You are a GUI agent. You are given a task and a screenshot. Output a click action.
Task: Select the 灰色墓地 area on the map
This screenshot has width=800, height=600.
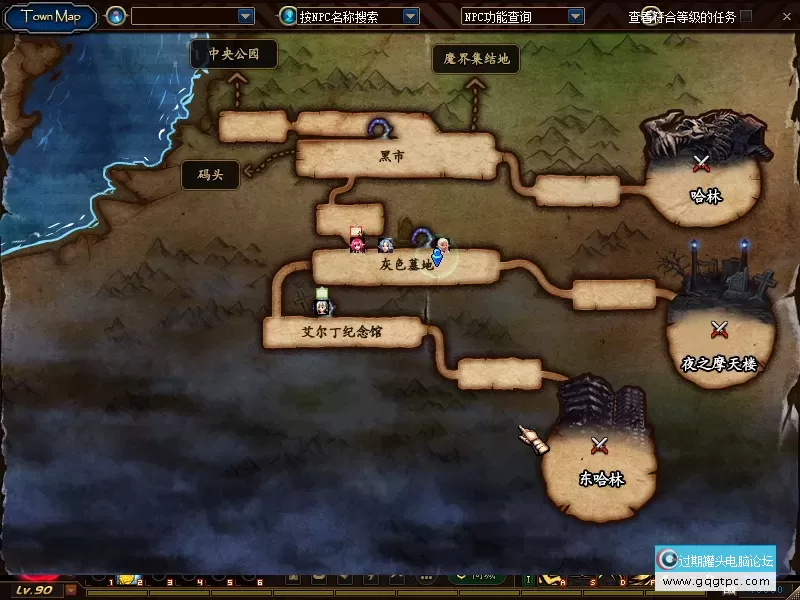[x=406, y=266]
